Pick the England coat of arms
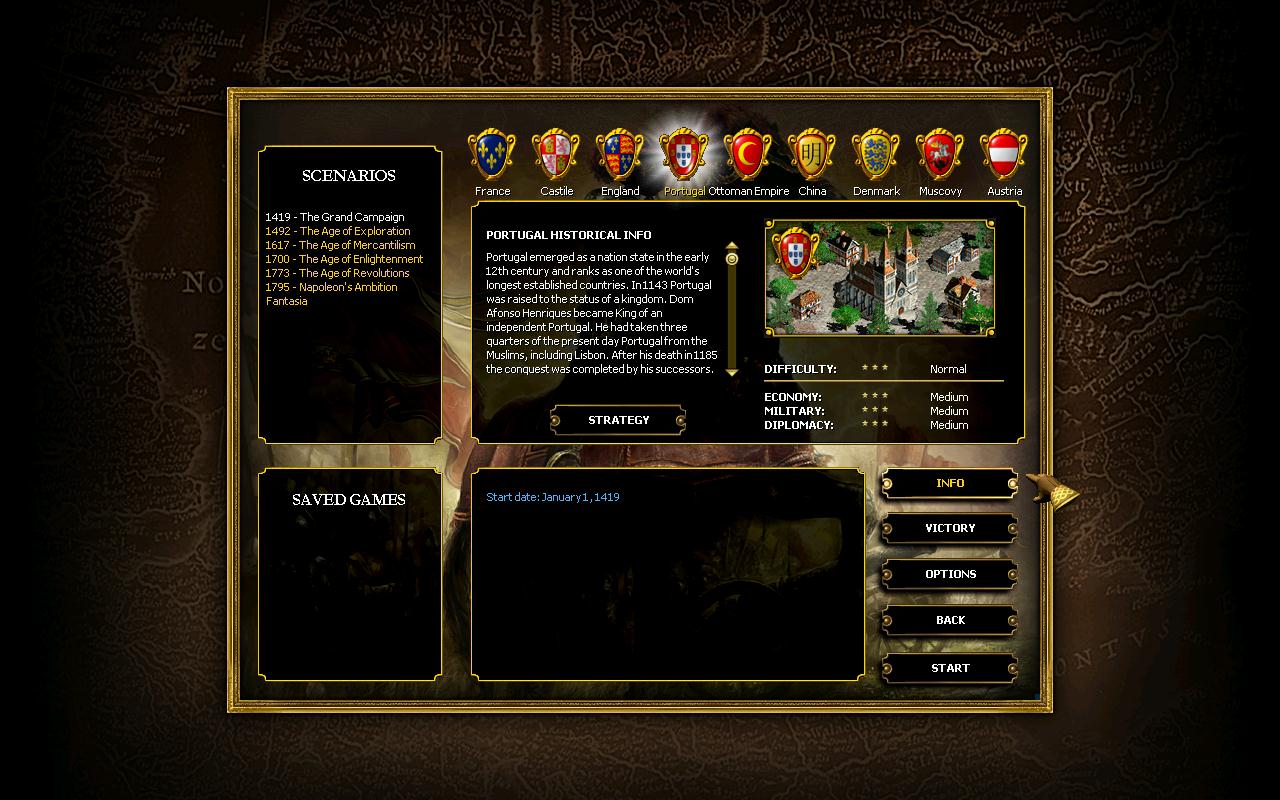The width and height of the screenshot is (1280, 800). (620, 154)
